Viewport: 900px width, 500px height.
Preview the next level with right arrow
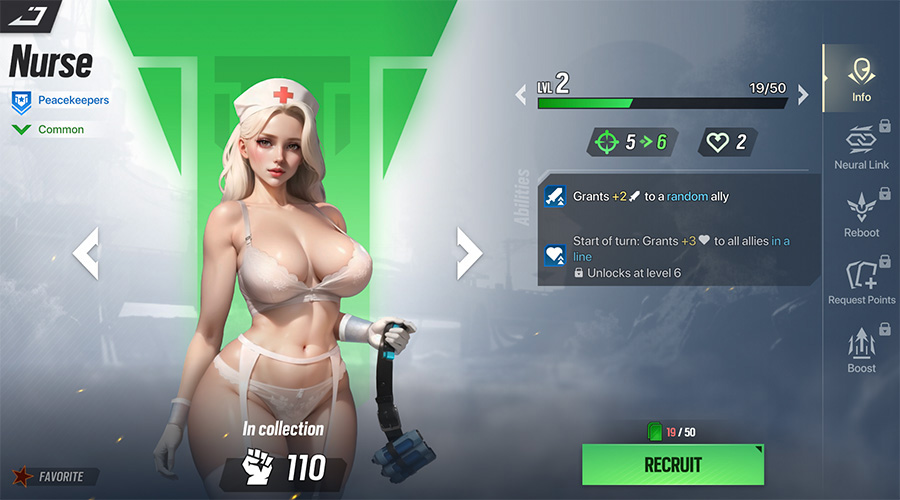coord(802,96)
